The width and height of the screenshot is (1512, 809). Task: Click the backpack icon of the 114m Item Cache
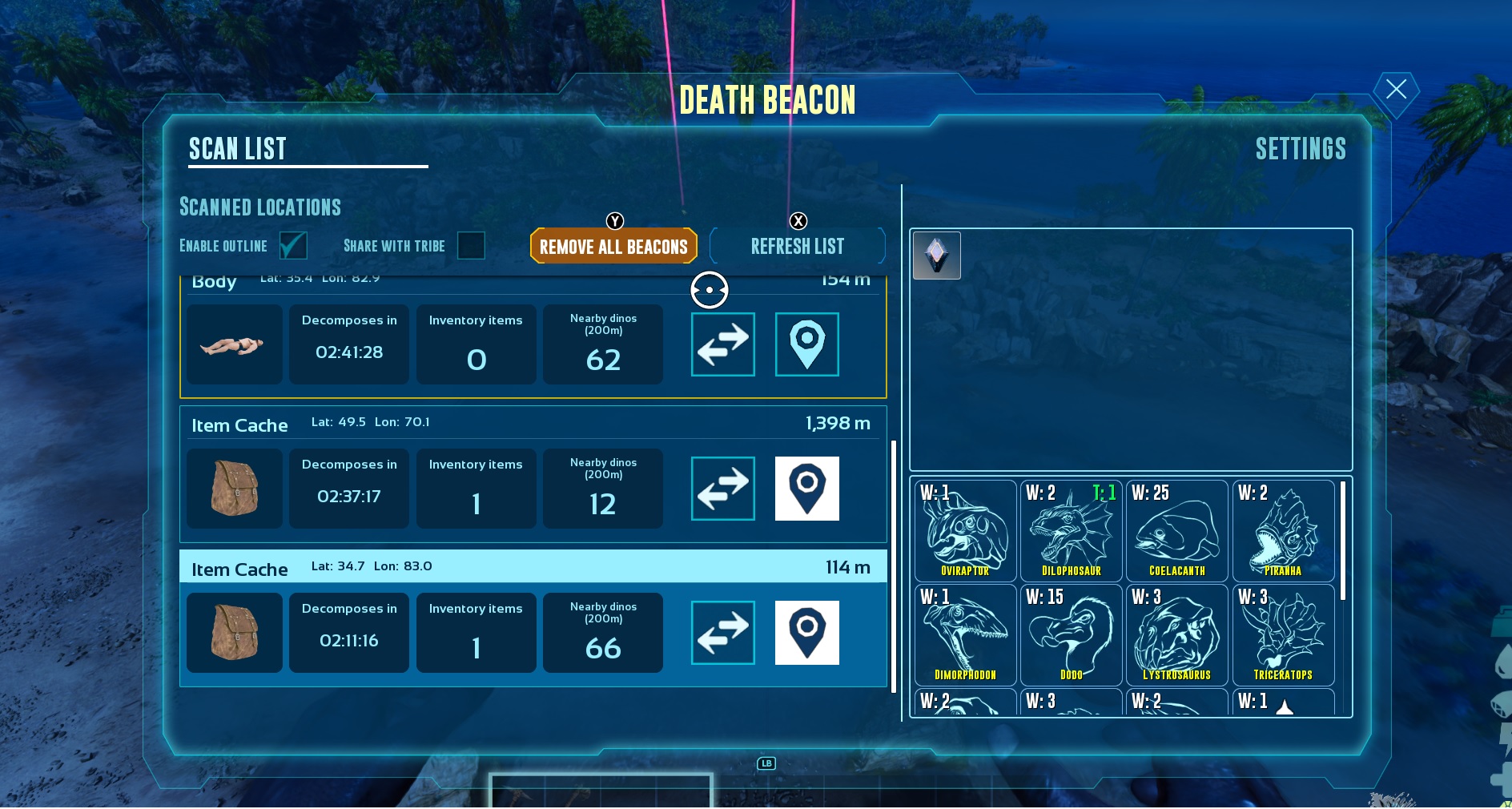234,633
